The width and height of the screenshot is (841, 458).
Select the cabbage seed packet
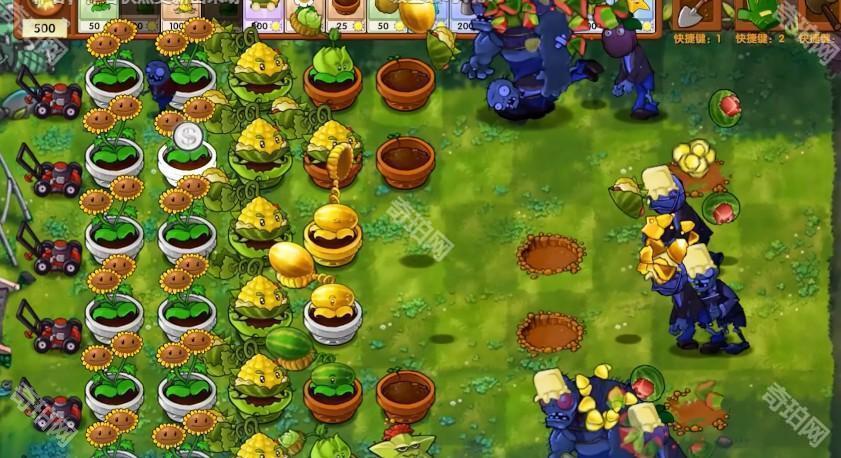[x=306, y=14]
